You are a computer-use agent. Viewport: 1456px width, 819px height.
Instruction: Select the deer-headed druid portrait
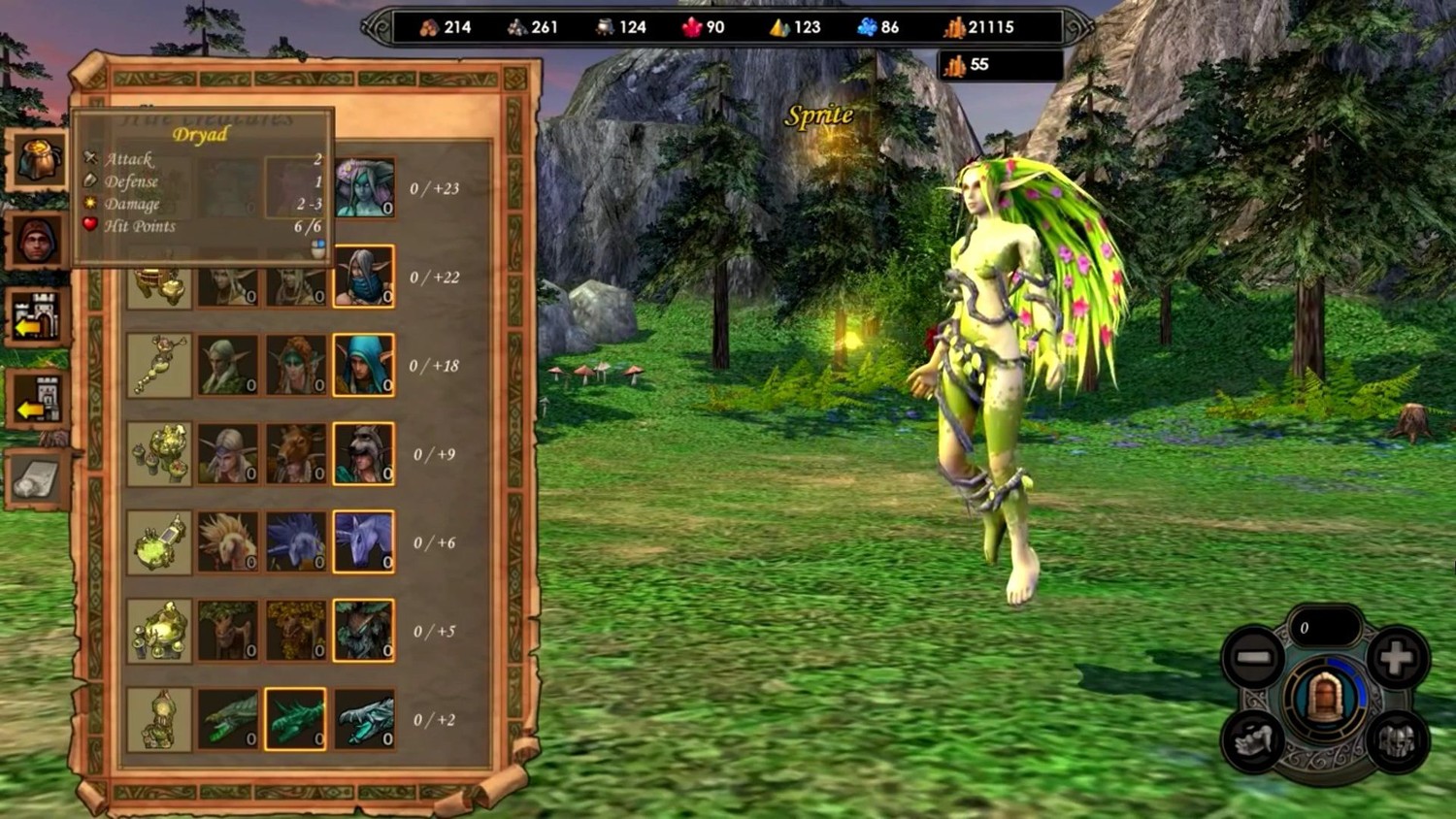[x=296, y=453]
